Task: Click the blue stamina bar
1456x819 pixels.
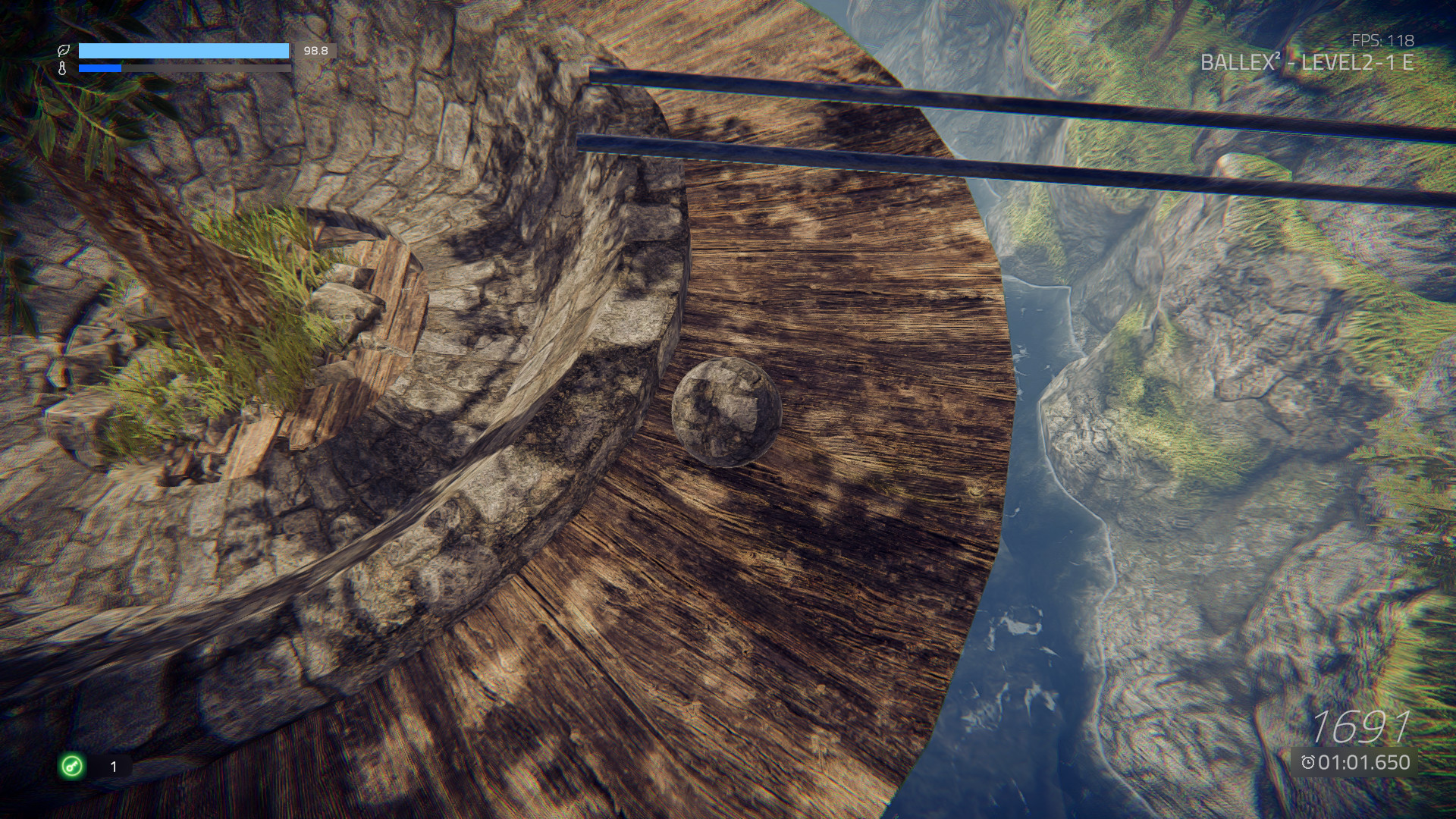Action: click(x=182, y=51)
